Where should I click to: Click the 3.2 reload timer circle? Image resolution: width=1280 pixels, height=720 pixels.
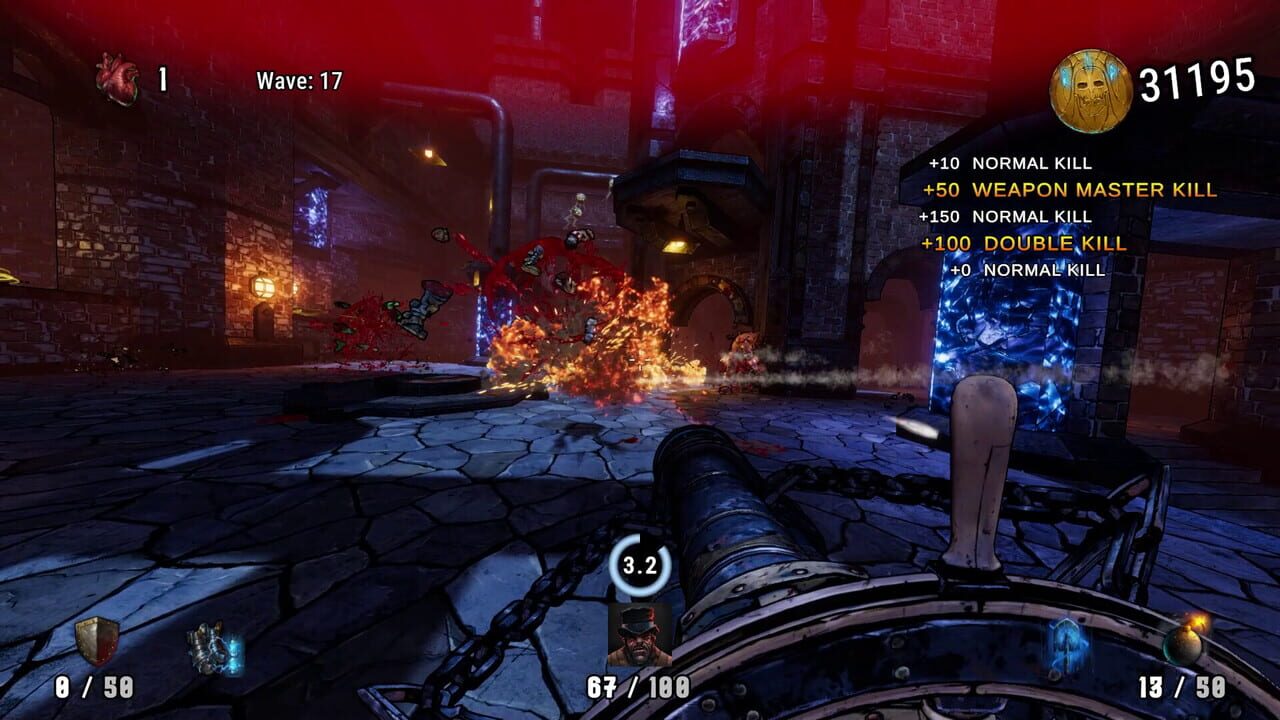point(641,565)
